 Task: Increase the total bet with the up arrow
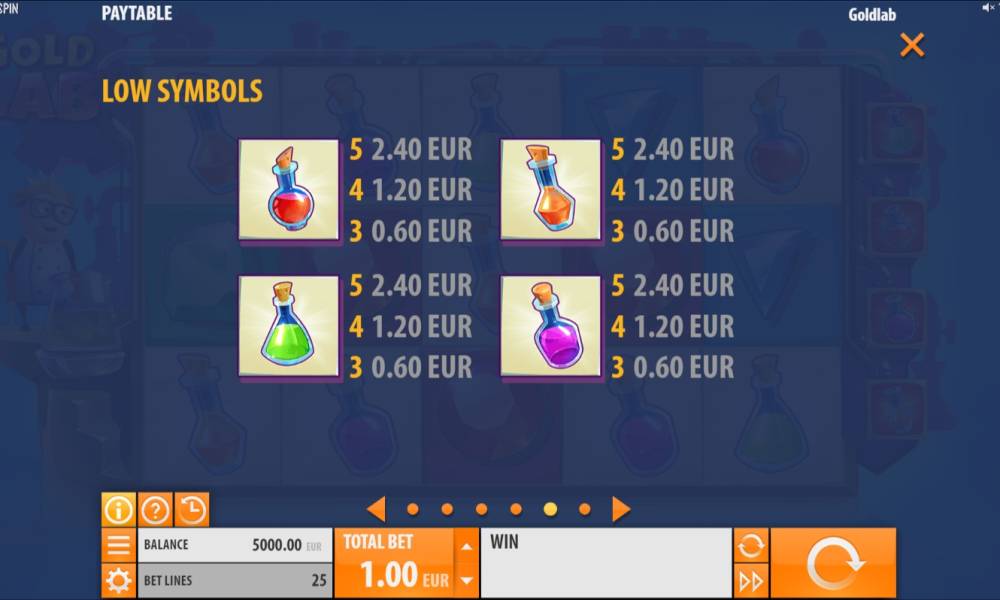(466, 546)
